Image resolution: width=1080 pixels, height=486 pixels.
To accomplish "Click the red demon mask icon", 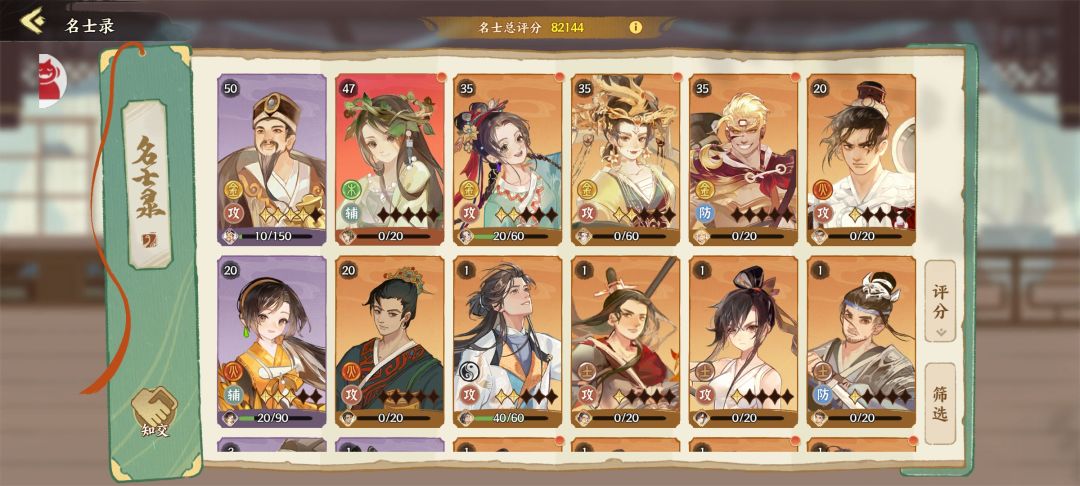I will pos(50,81).
